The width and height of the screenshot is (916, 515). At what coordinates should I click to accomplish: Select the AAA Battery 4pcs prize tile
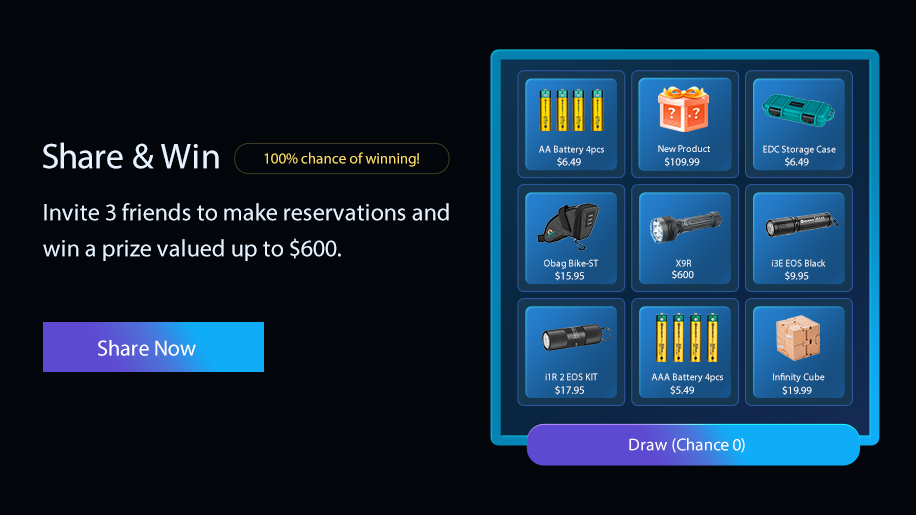tap(685, 351)
